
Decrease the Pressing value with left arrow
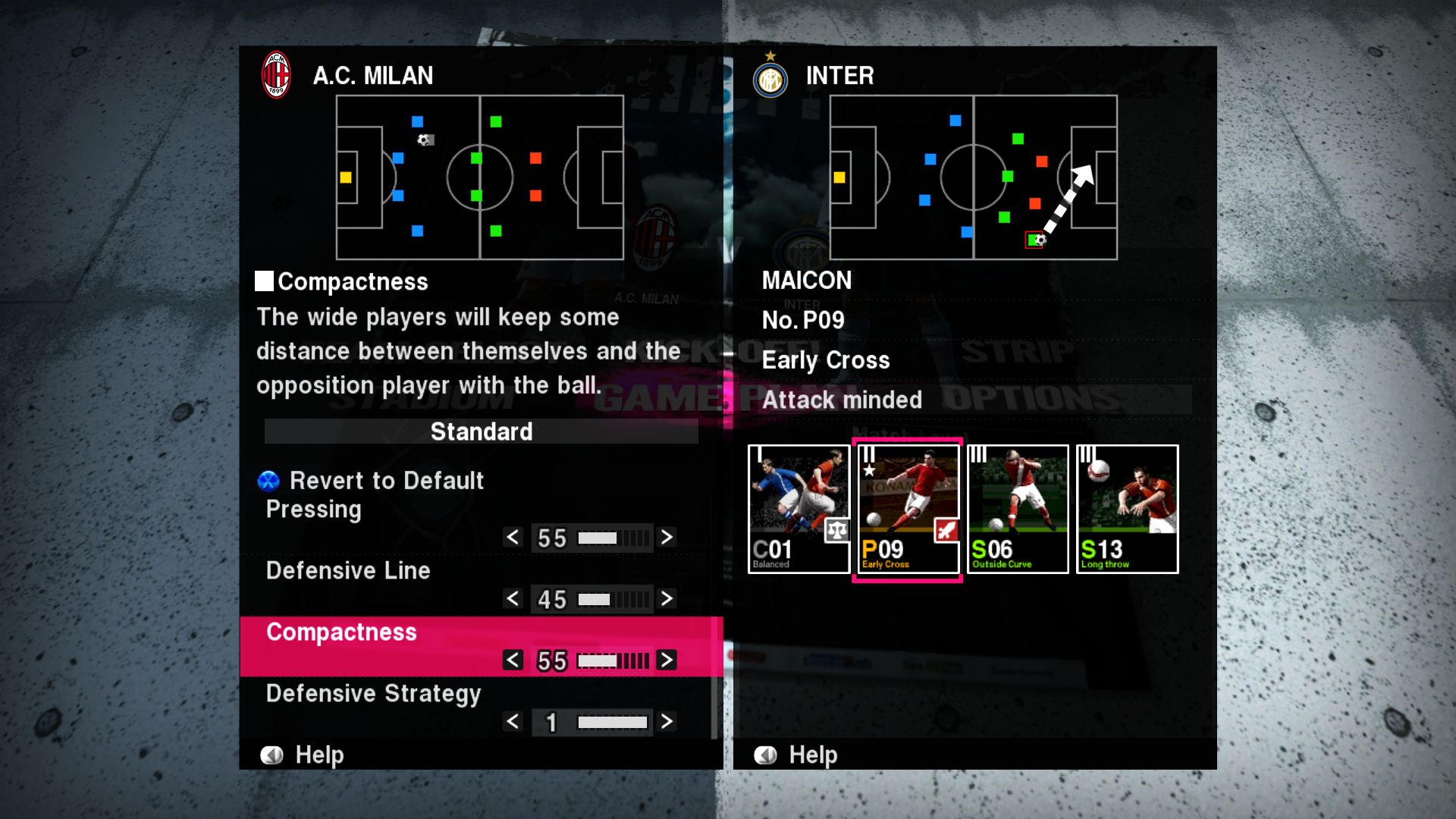[513, 538]
